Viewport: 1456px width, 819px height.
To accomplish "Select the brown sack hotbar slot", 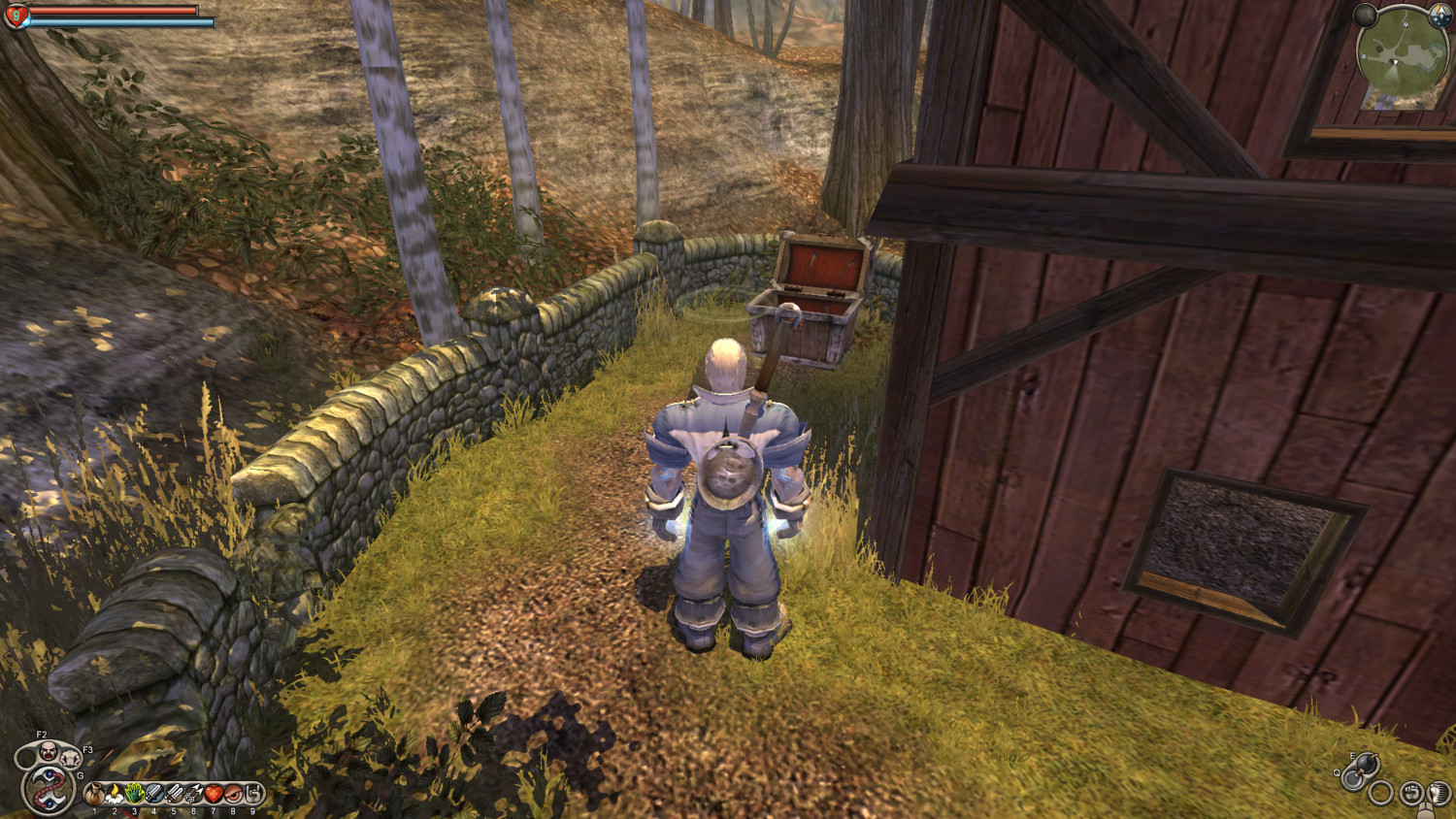I will click(94, 795).
